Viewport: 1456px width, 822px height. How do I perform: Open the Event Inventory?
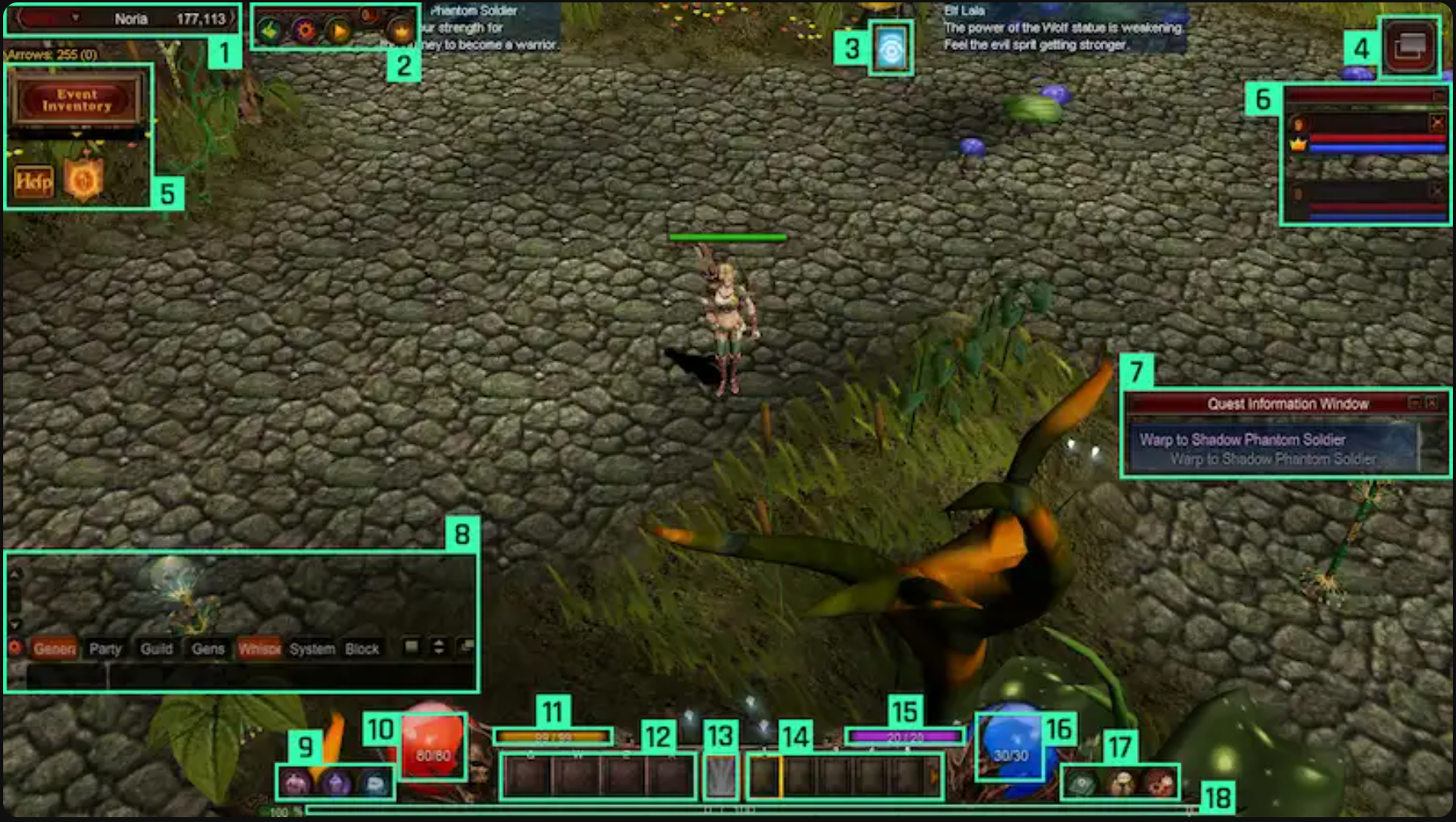tap(78, 101)
